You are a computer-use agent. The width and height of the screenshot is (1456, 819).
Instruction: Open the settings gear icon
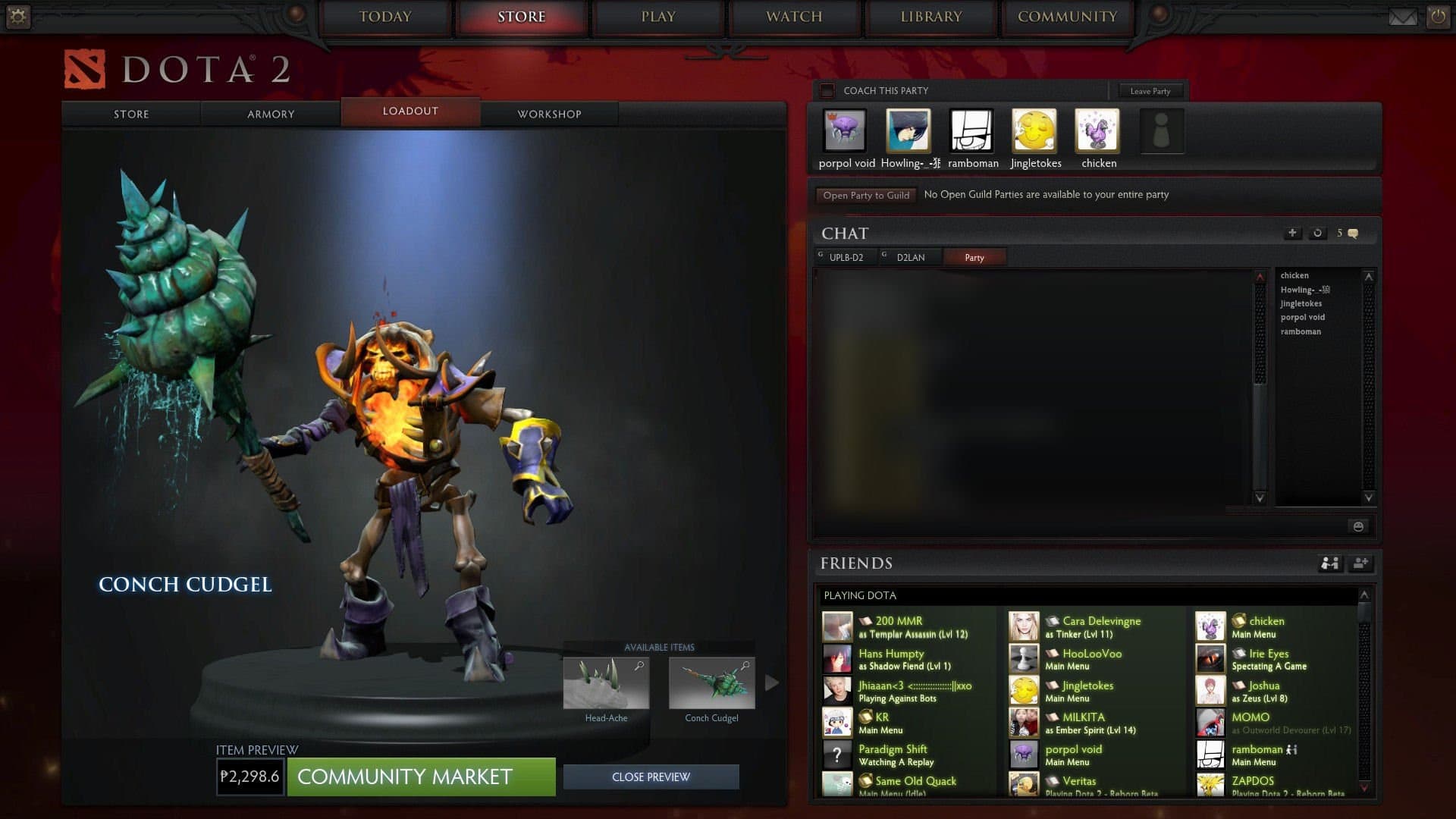pyautogui.click(x=17, y=17)
